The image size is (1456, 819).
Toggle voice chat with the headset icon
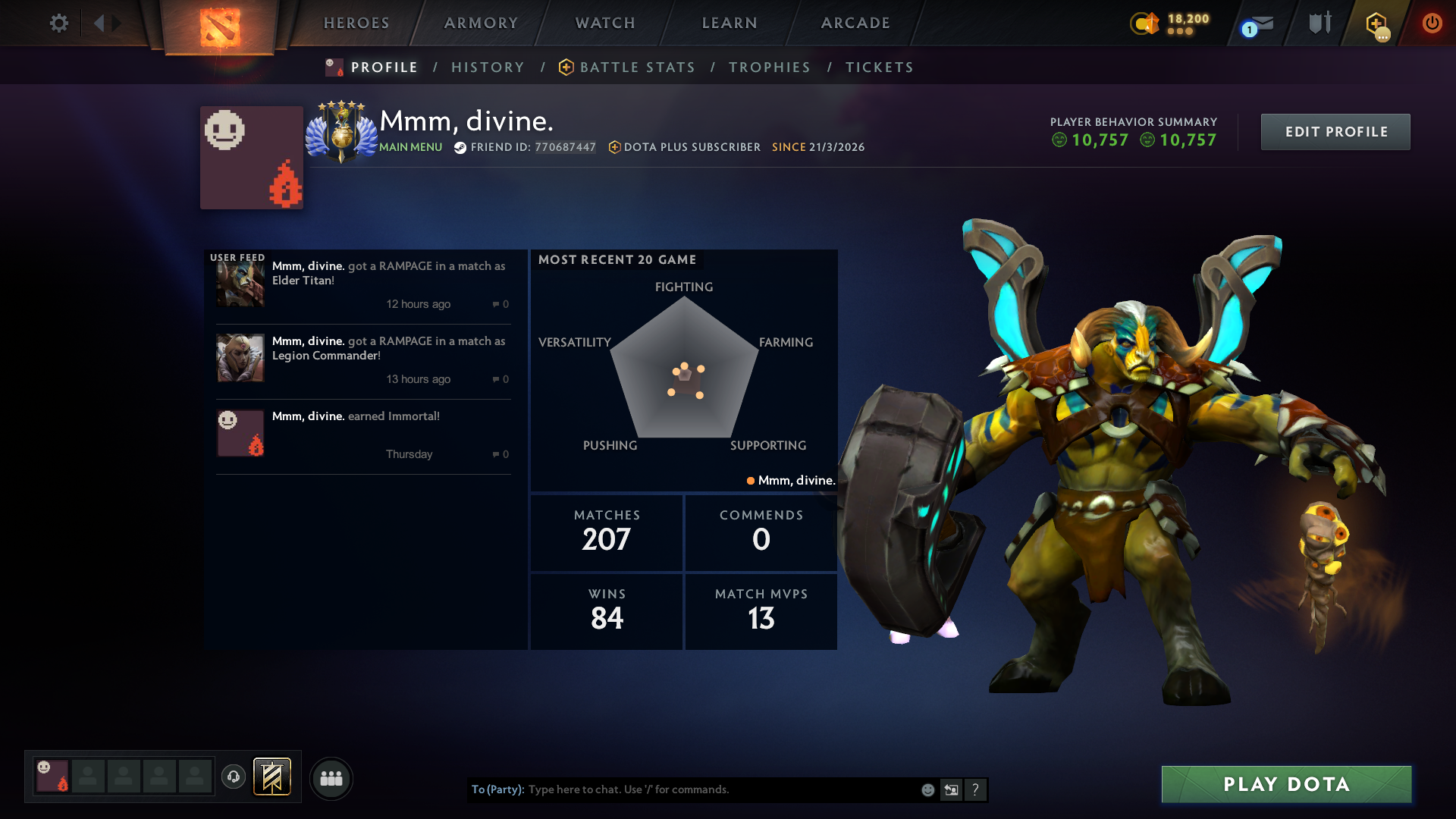click(x=234, y=778)
